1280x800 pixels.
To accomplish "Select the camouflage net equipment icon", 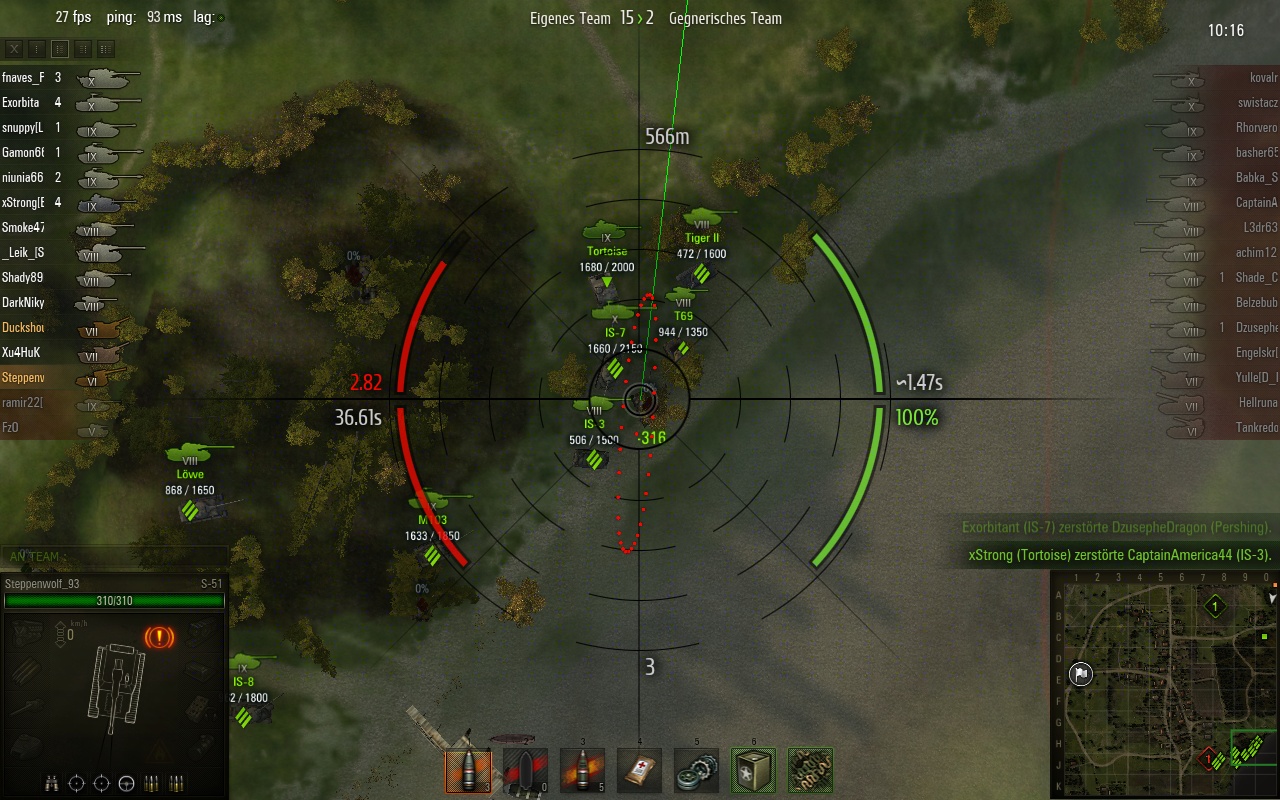I will pos(810,771).
